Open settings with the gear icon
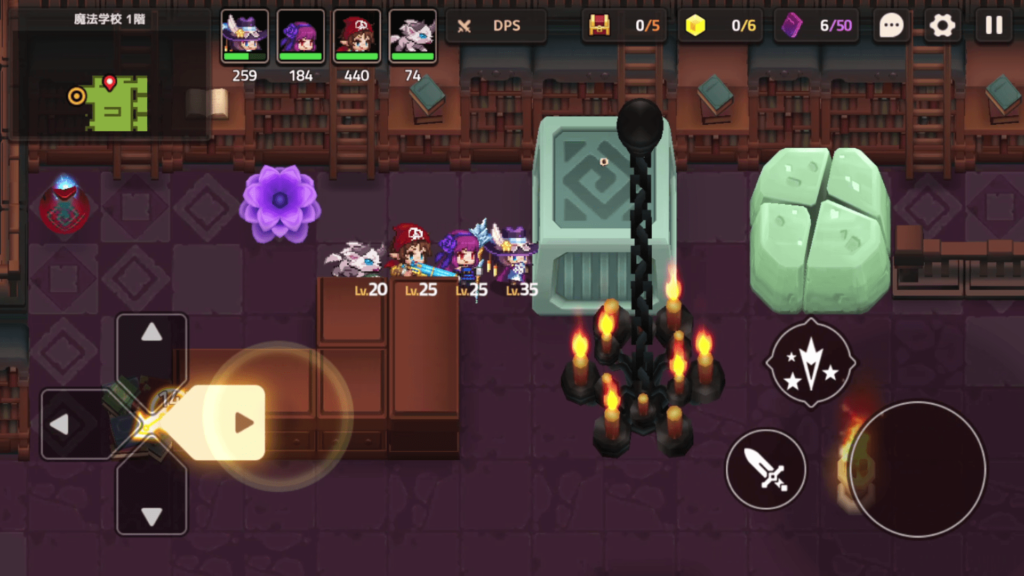The height and width of the screenshot is (576, 1024). (x=942, y=26)
